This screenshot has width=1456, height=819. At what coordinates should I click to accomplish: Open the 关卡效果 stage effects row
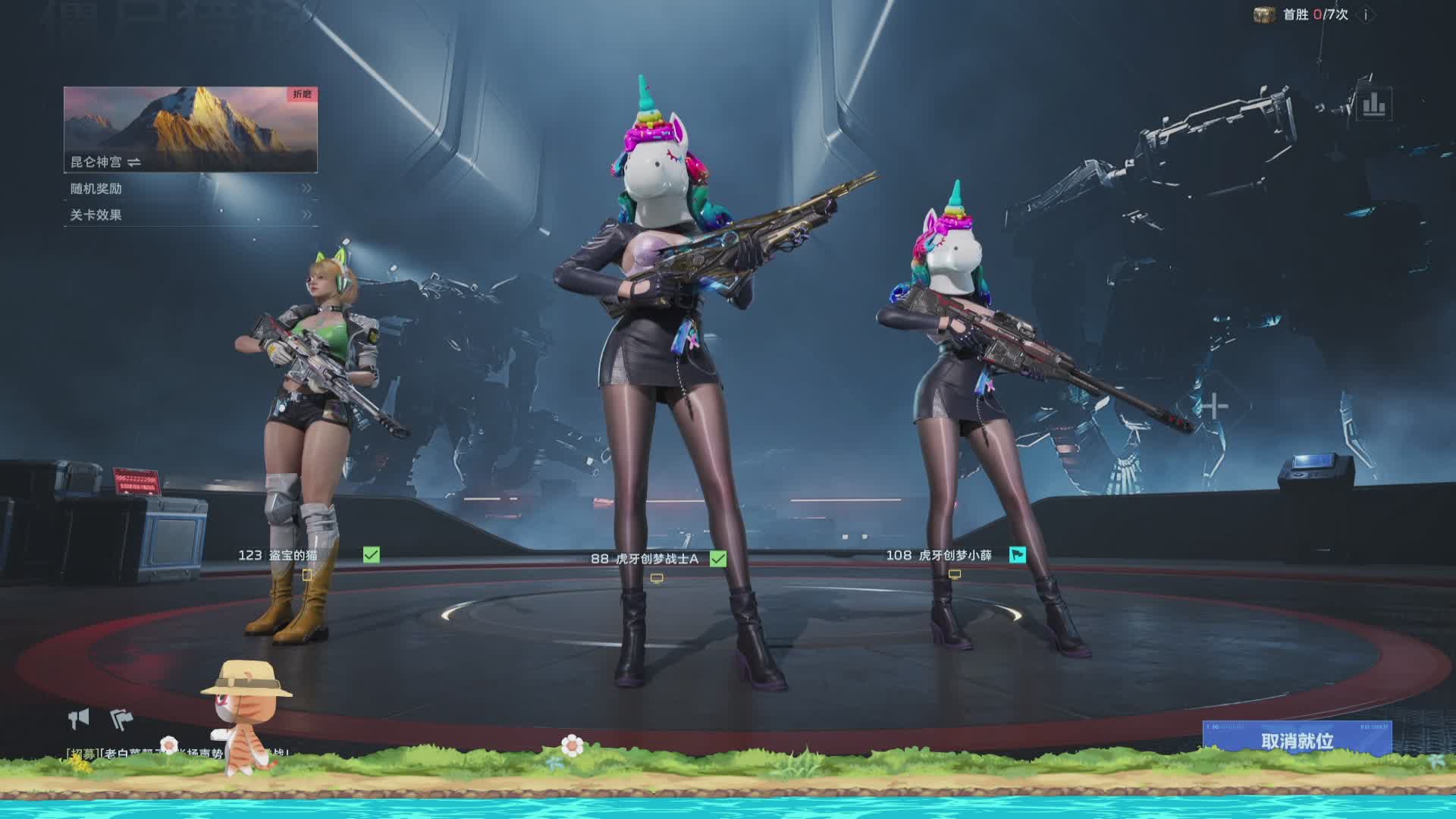click(x=190, y=215)
